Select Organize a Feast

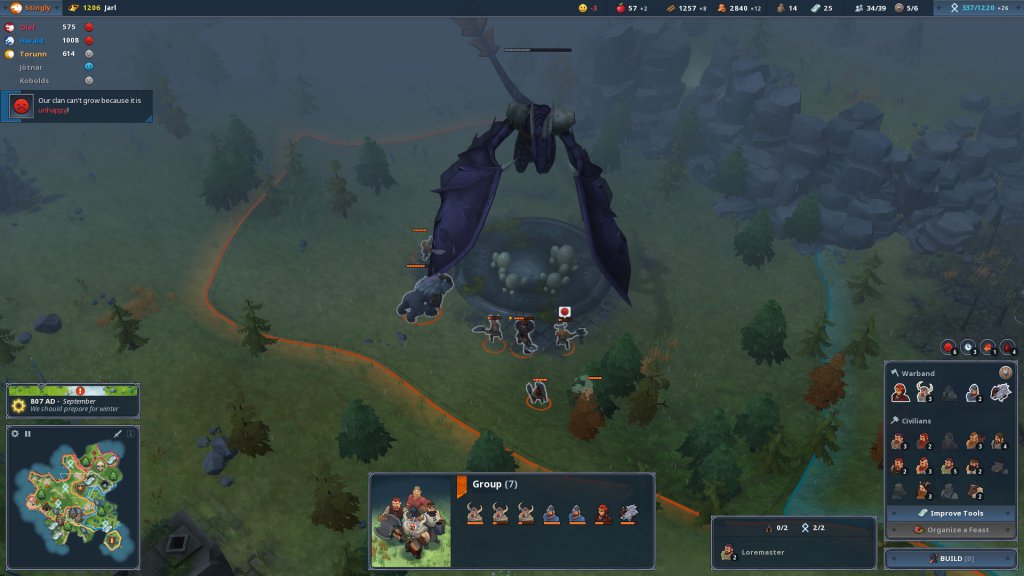(950, 529)
